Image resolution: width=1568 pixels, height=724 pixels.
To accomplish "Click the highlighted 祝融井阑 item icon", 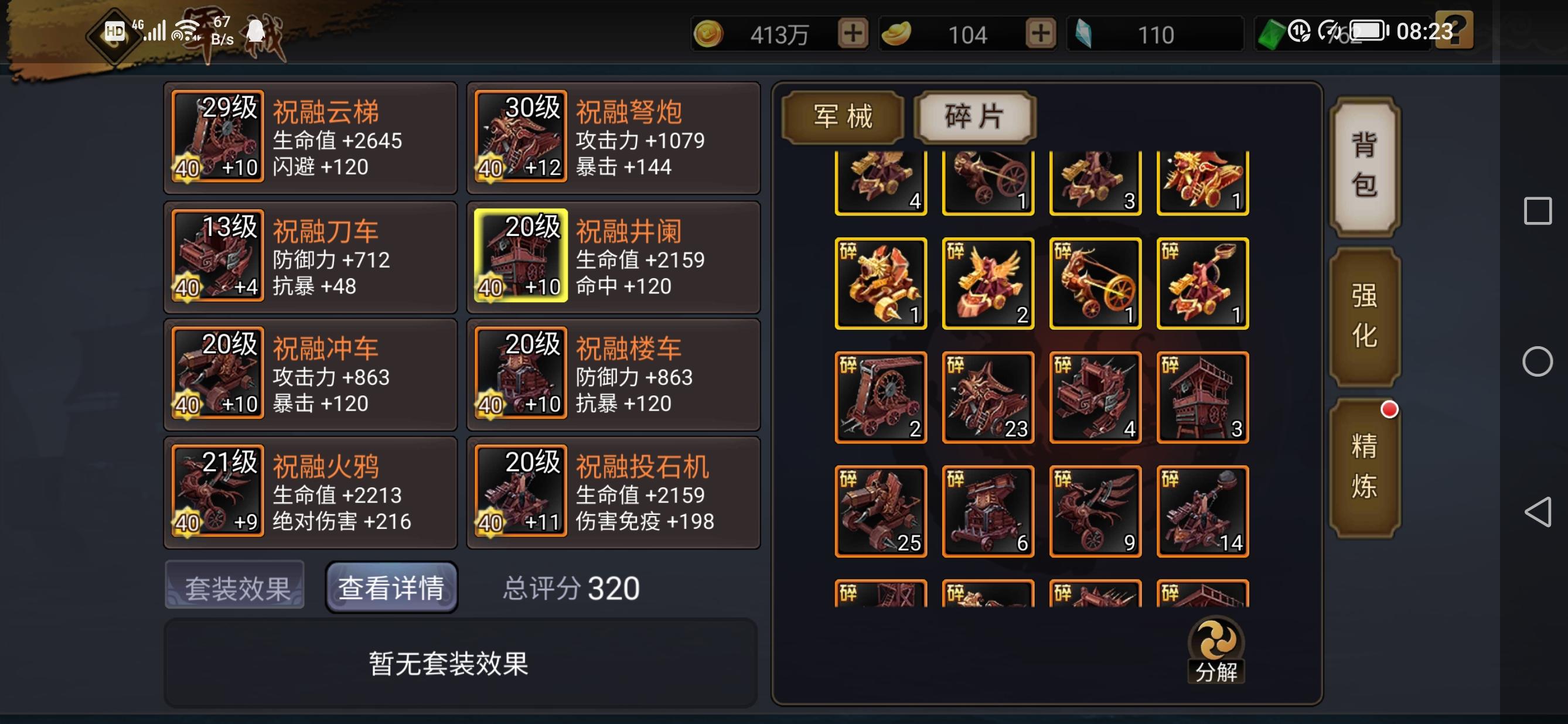I will 520,255.
